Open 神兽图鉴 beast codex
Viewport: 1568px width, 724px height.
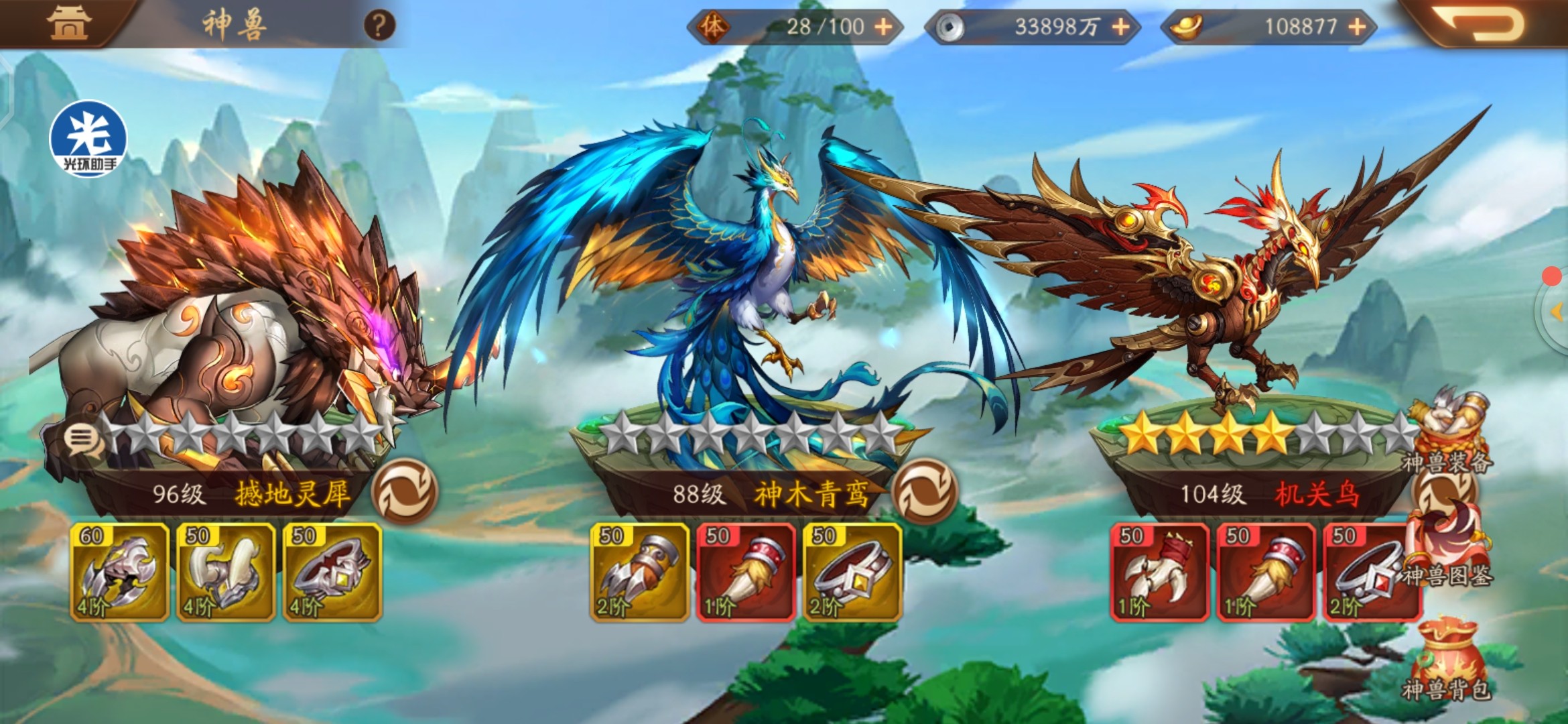1447,546
